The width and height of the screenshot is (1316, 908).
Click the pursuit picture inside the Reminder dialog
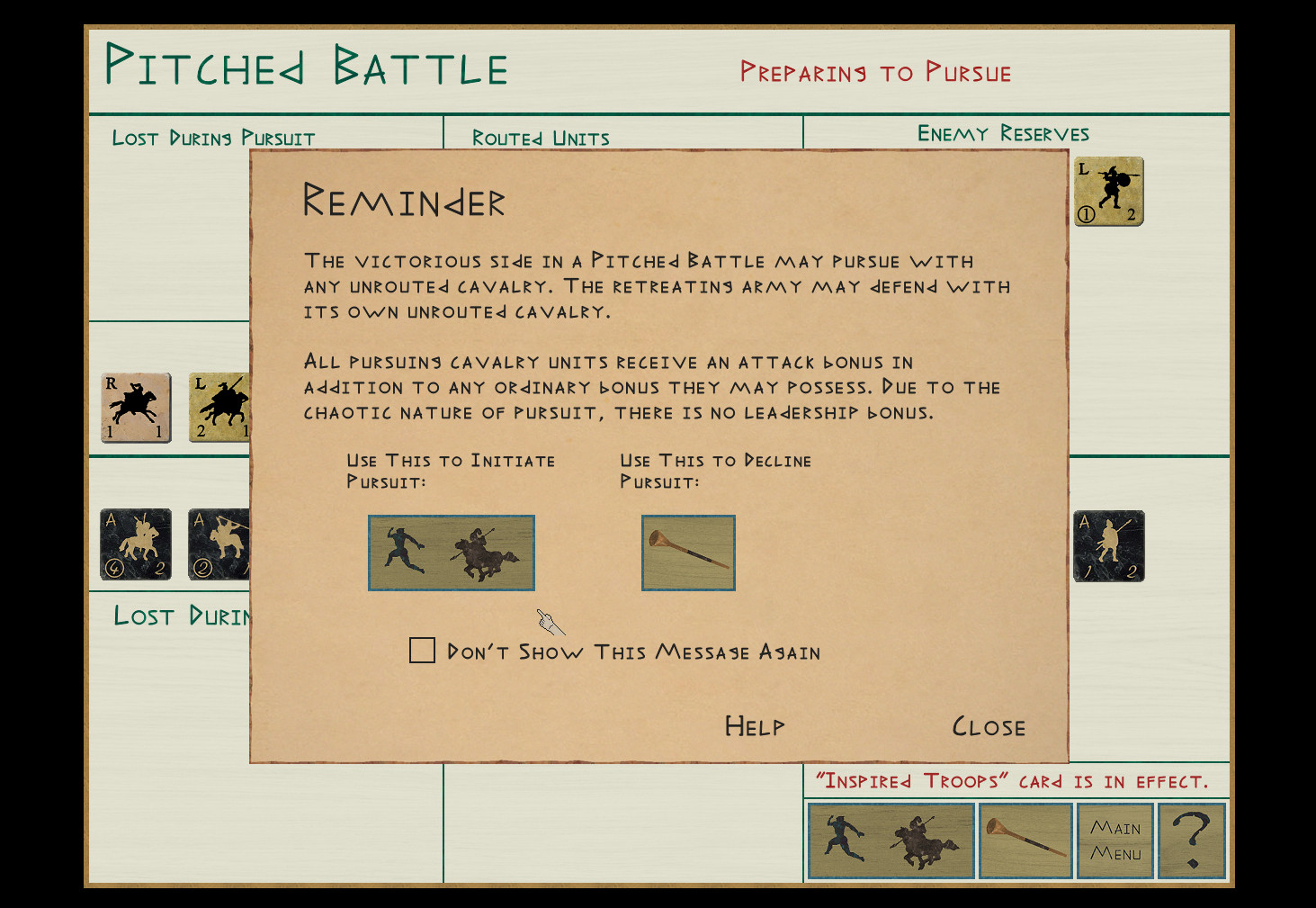pyautogui.click(x=452, y=553)
